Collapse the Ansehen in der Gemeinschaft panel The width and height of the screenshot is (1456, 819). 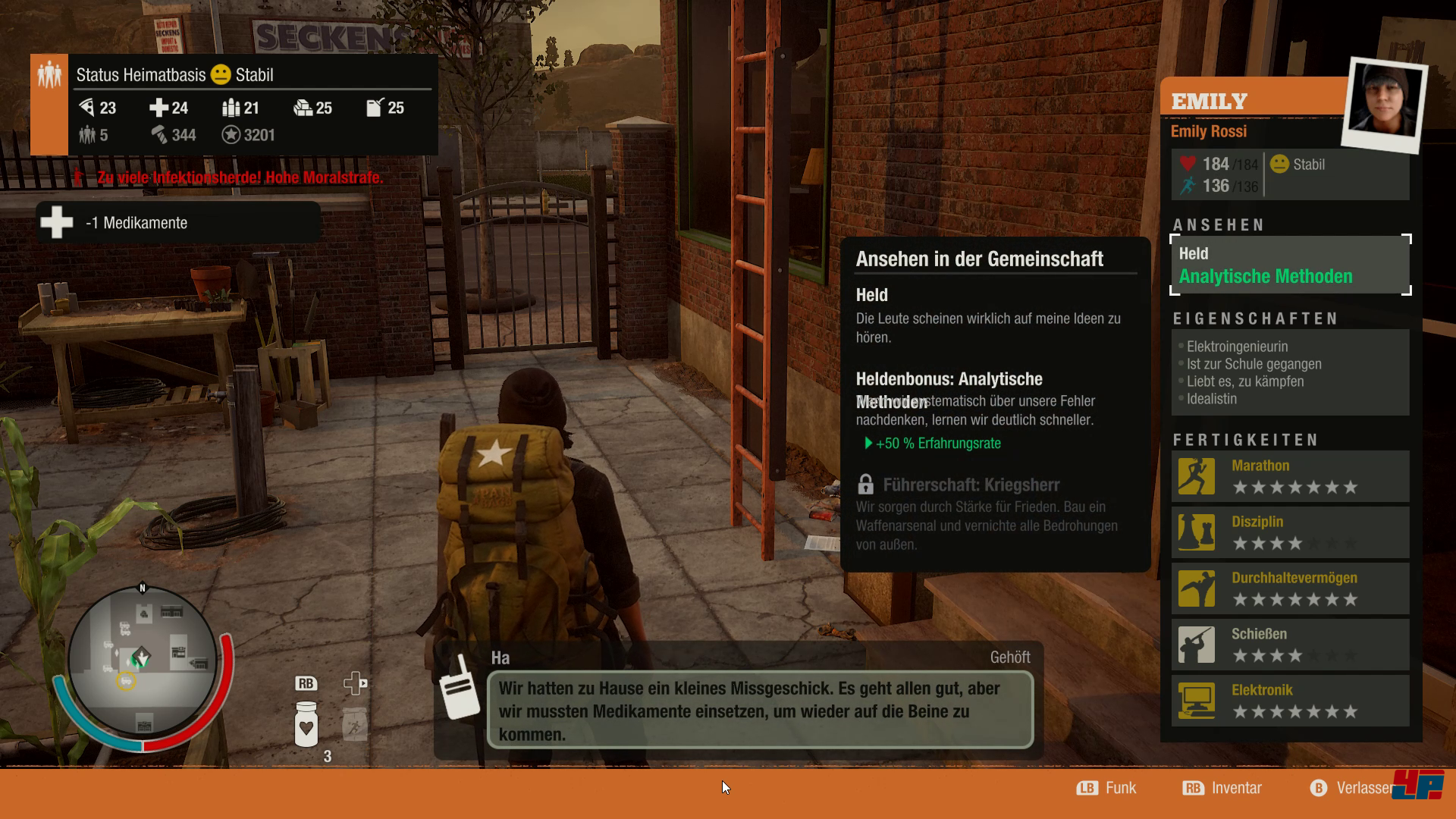pyautogui.click(x=981, y=259)
